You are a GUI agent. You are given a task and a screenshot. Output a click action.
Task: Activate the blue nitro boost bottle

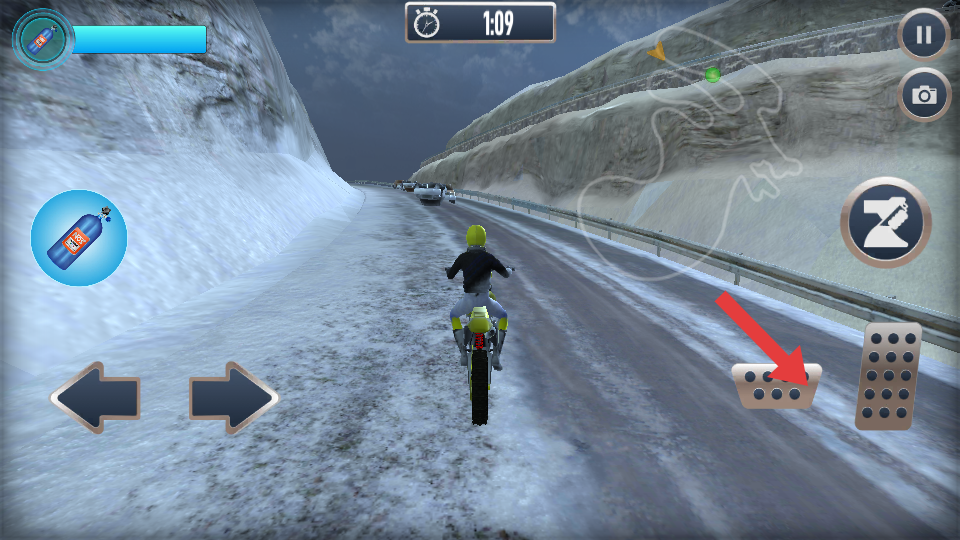point(79,238)
